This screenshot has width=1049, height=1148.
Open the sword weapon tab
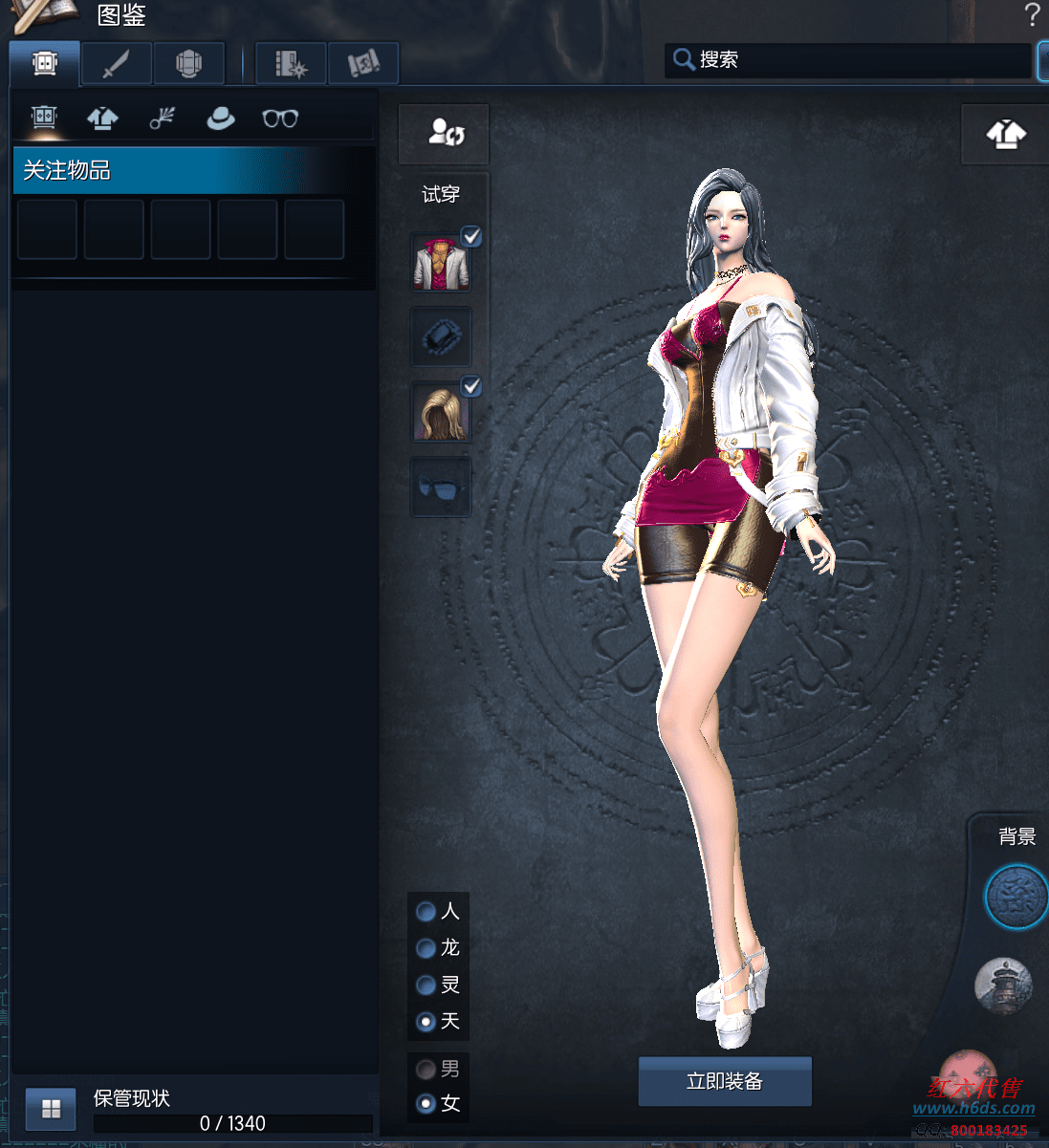[x=117, y=64]
